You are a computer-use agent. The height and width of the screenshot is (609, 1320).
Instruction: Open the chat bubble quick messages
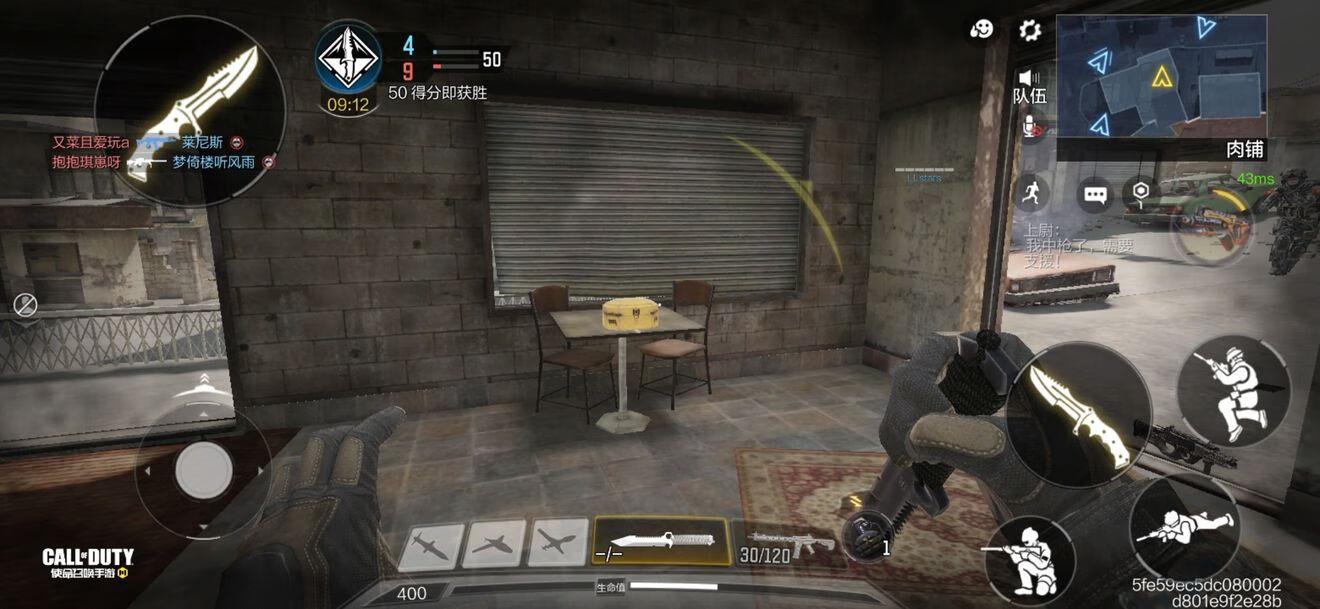(x=1096, y=194)
